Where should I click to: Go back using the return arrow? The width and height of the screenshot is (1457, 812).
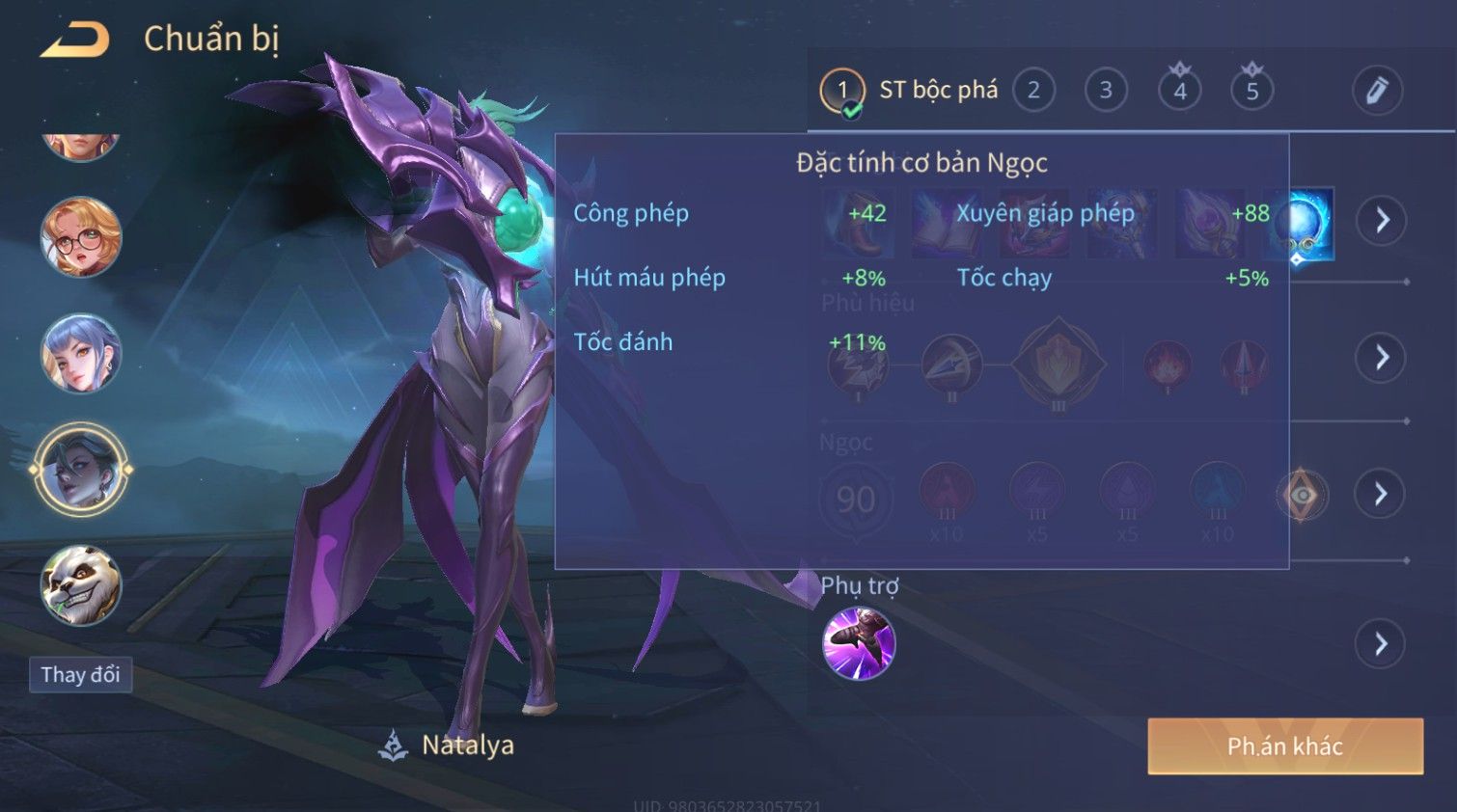click(x=75, y=41)
